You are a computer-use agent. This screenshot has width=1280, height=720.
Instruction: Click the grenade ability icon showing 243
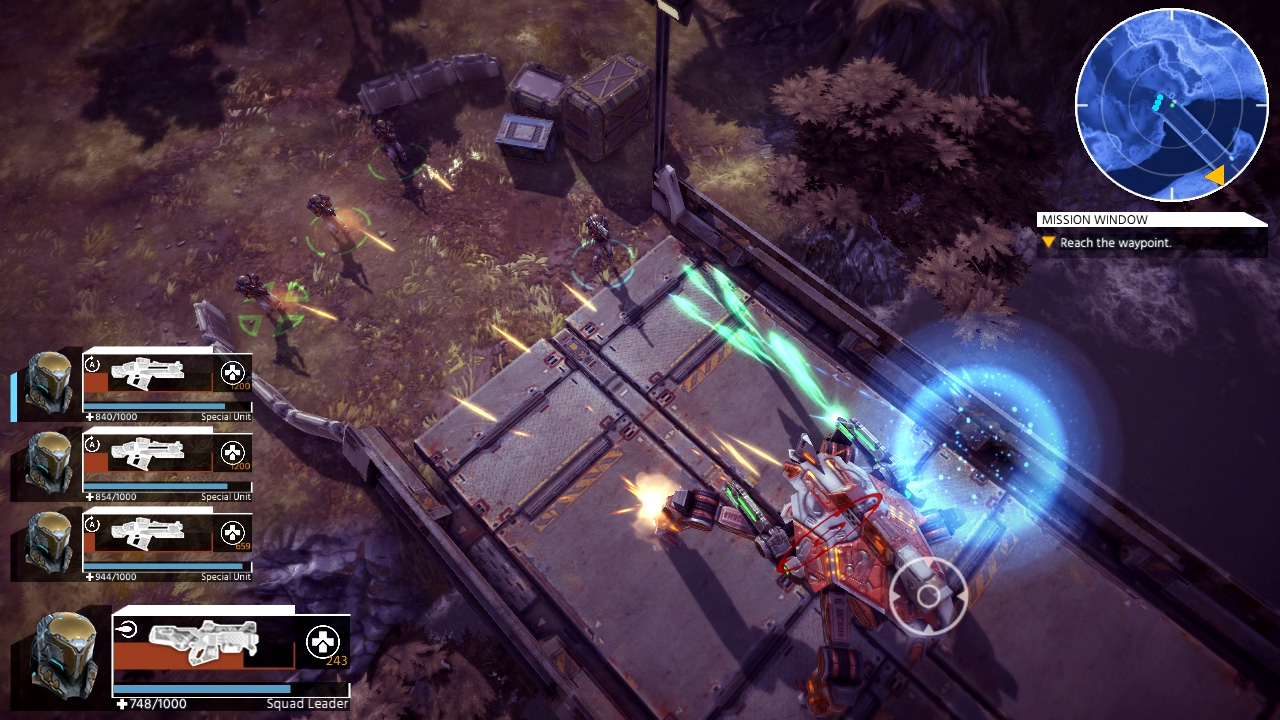pos(320,641)
